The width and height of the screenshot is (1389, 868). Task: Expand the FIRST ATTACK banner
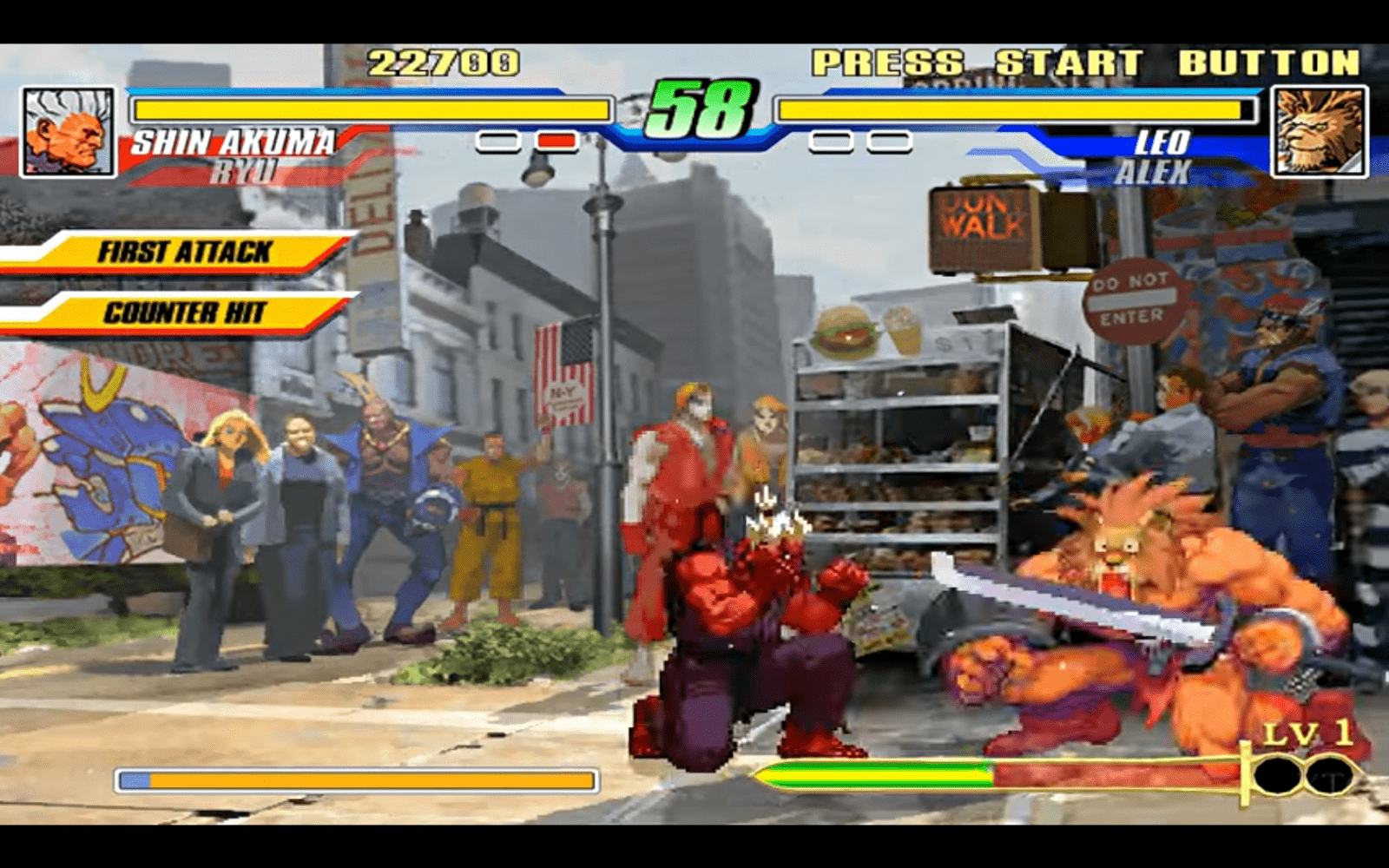coord(182,251)
